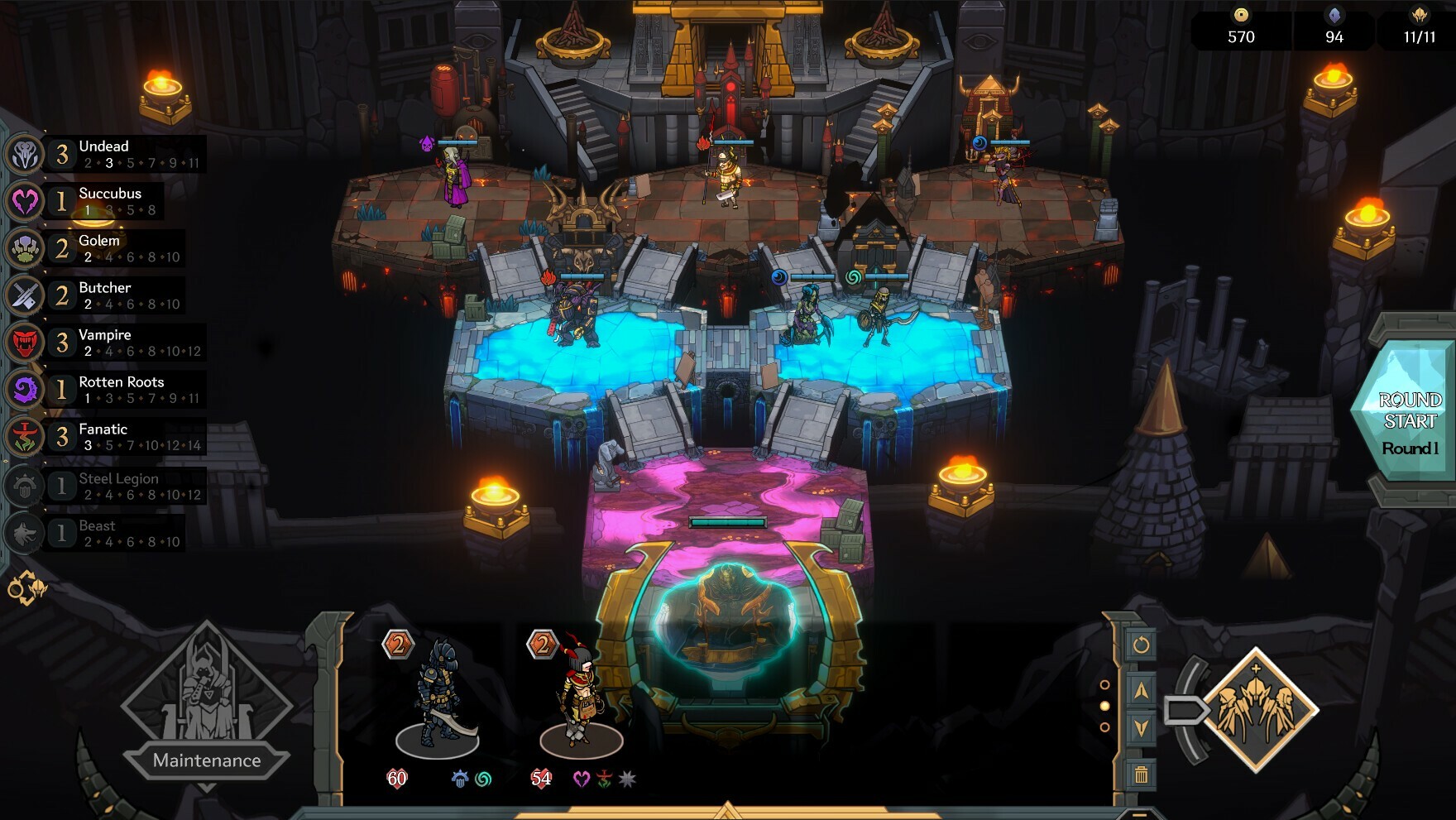Select the Golem faction icon
The height and width of the screenshot is (820, 1456).
(x=24, y=248)
